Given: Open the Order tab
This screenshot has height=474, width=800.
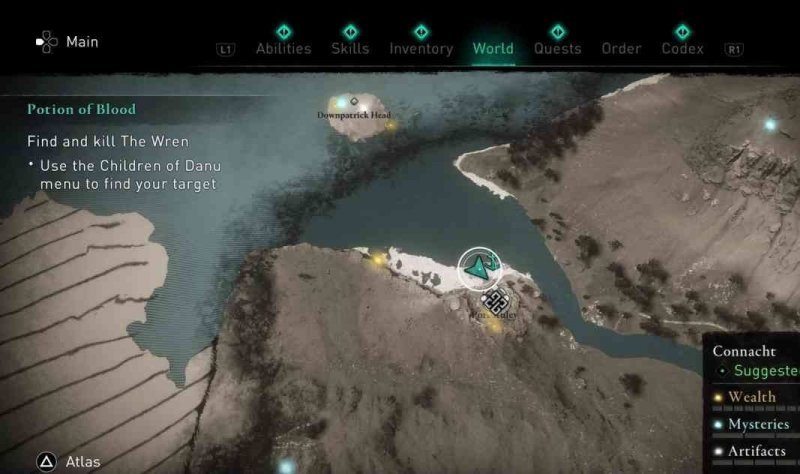Looking at the screenshot, I should [x=621, y=48].
